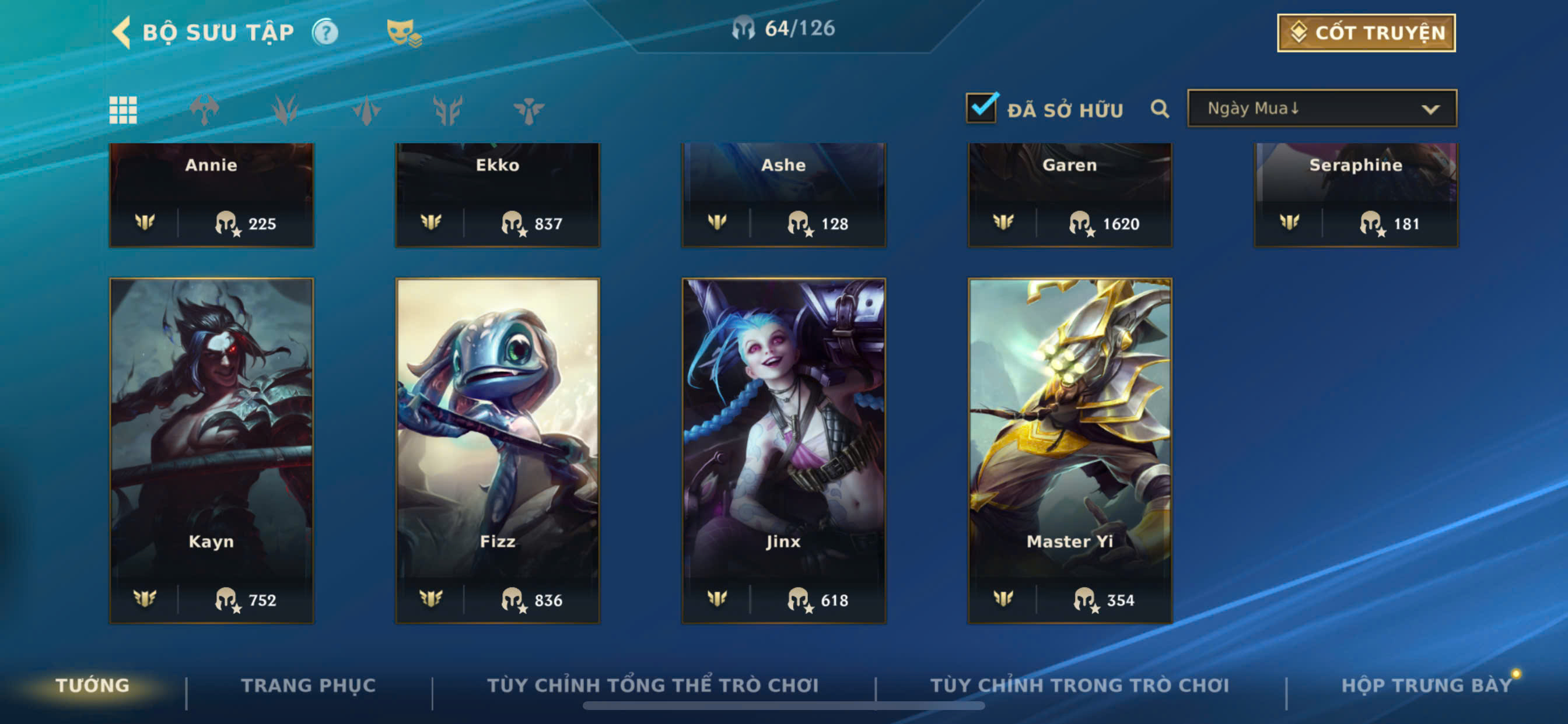Switch to the Trang Phục tab
Image resolution: width=1568 pixels, height=724 pixels.
pos(308,686)
